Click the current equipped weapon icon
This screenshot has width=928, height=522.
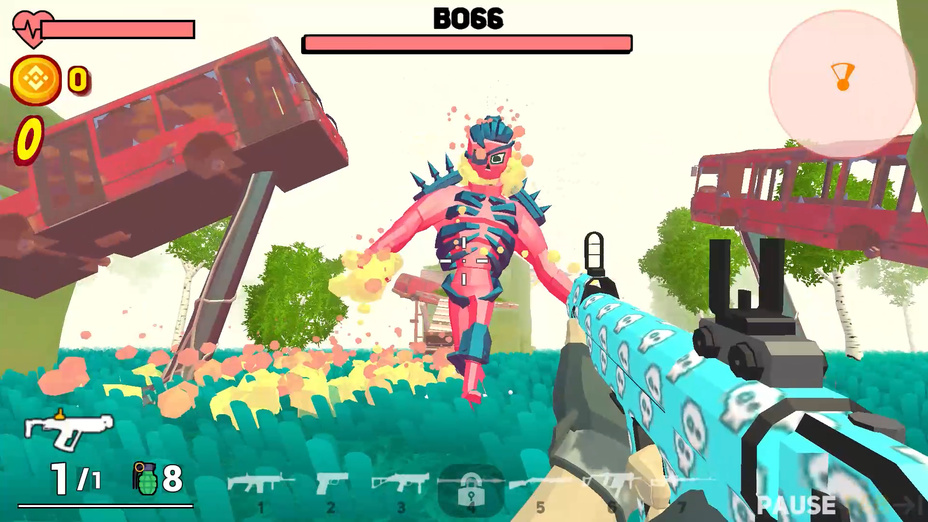[67, 431]
